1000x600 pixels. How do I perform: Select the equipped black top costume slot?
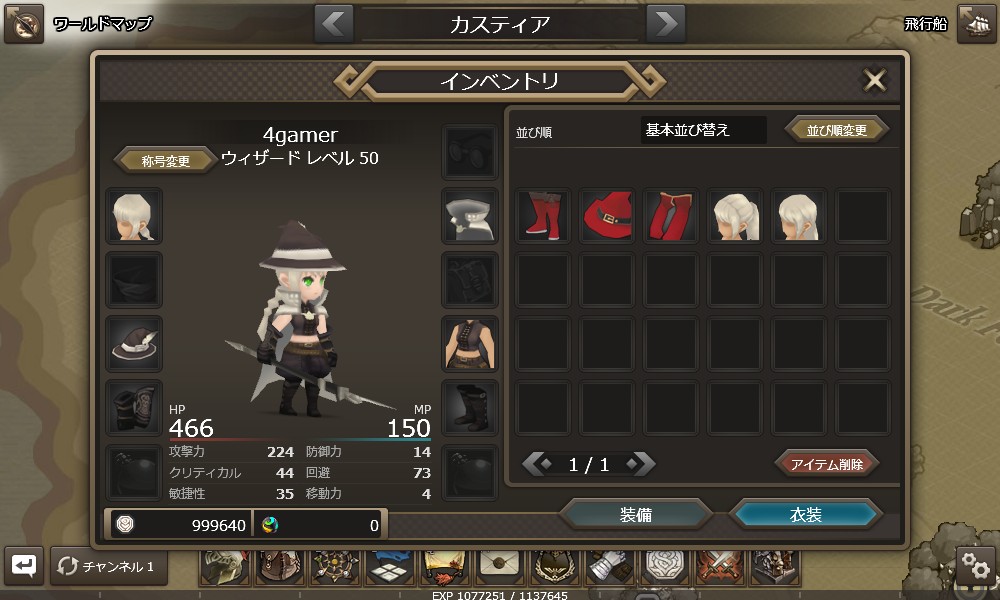[x=470, y=343]
